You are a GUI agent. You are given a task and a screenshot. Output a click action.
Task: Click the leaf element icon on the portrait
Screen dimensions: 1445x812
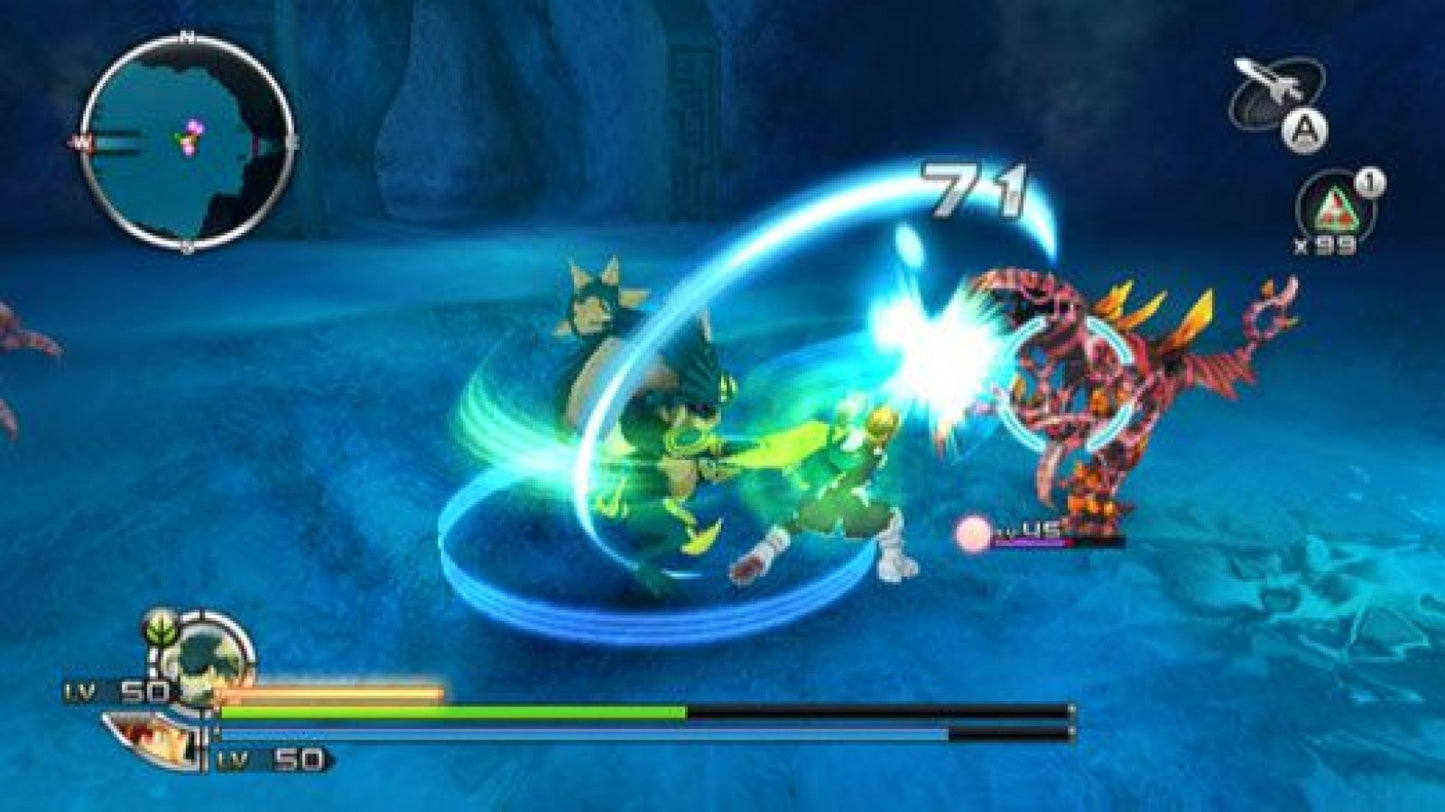coord(160,626)
